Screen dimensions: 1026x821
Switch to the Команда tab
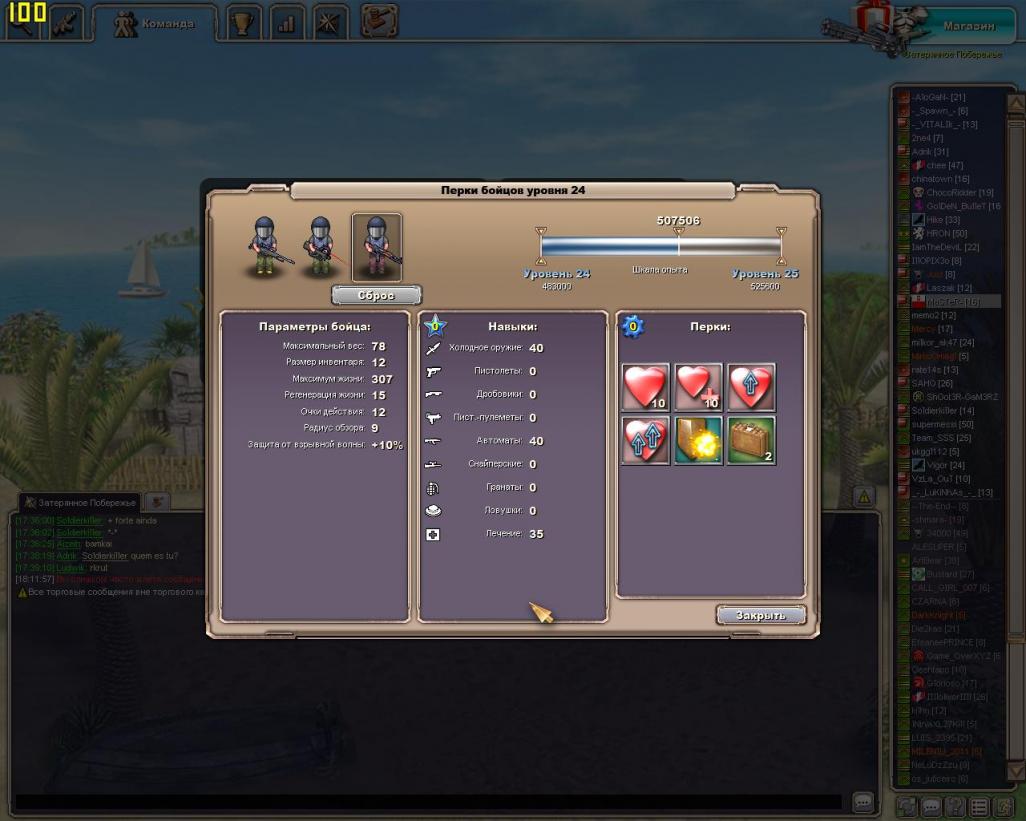[x=154, y=24]
